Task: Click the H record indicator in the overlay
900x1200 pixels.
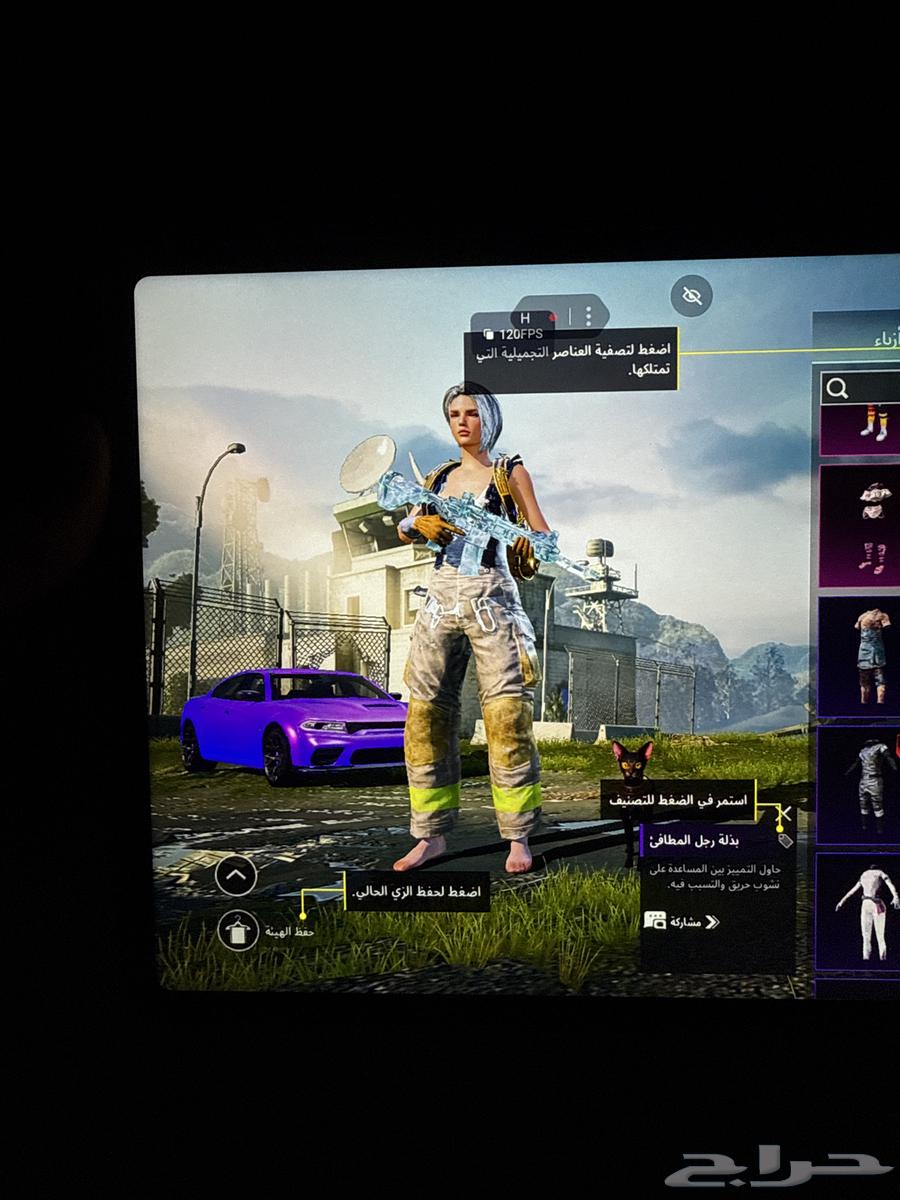Action: 527,318
